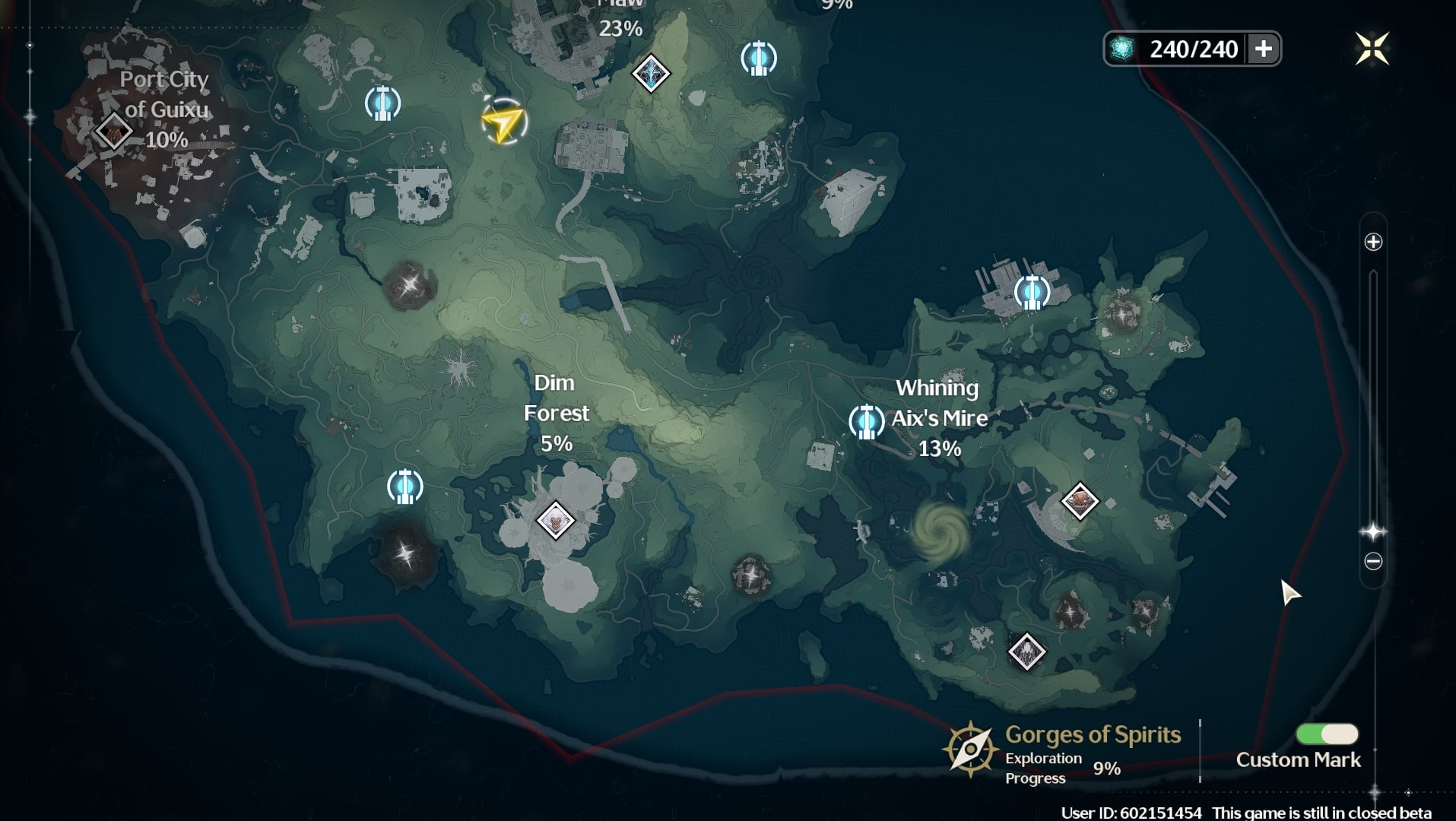Click the yellow swirl marker in the mire
1456x821 pixels.
pyautogui.click(x=941, y=531)
